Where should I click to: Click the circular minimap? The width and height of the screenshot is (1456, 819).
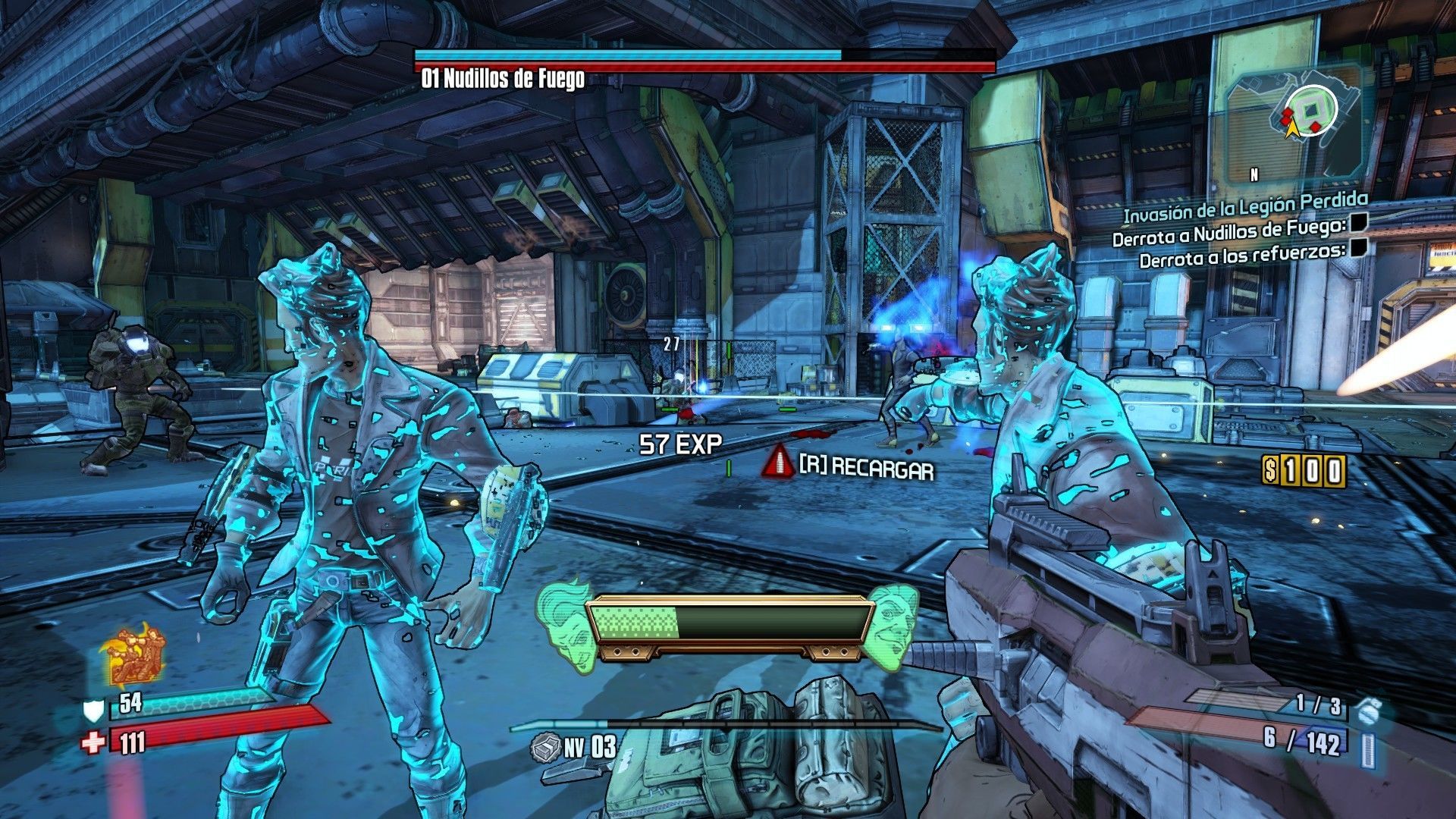tap(1311, 111)
